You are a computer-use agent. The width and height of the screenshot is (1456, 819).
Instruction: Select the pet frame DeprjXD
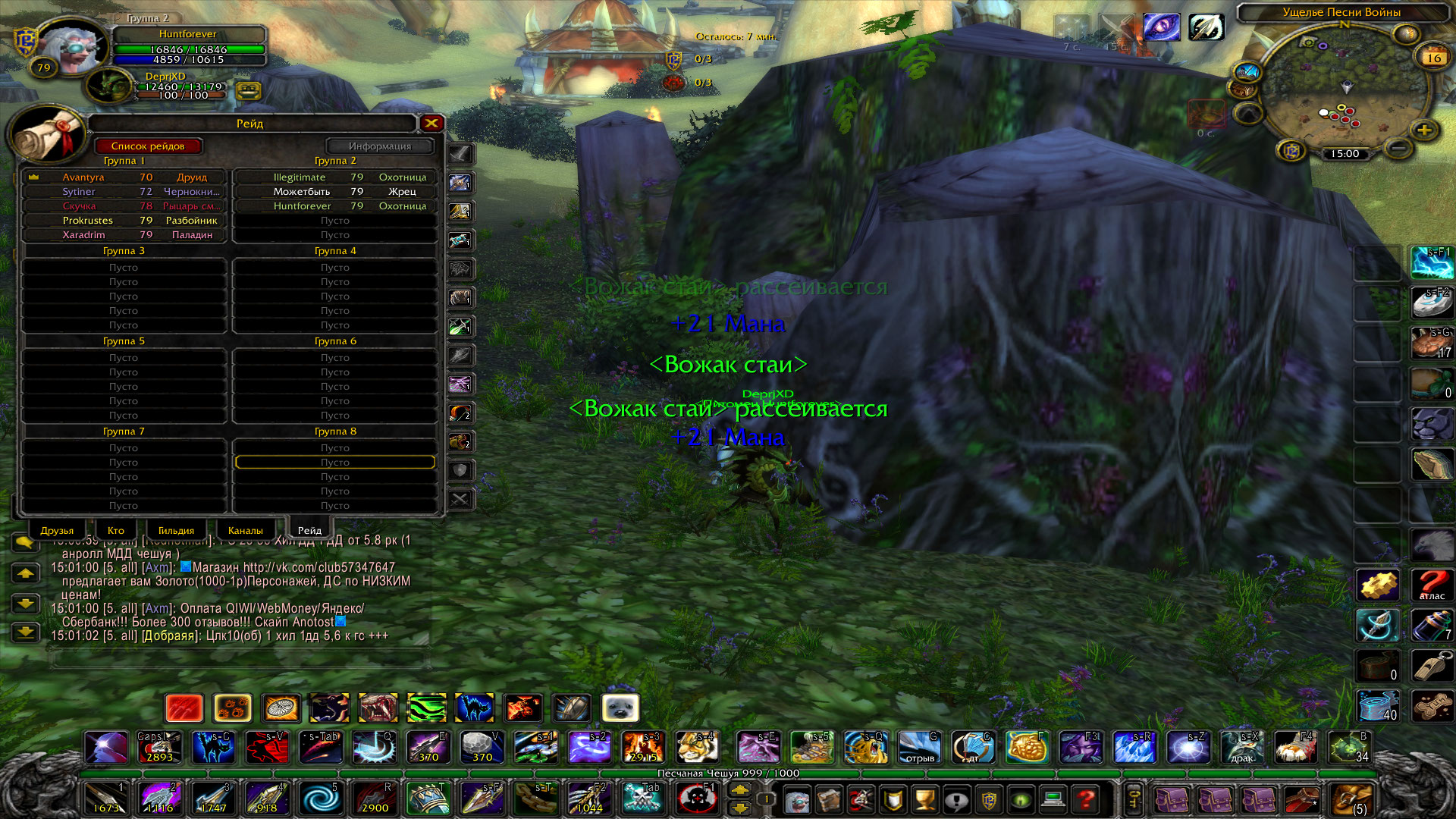pos(110,86)
